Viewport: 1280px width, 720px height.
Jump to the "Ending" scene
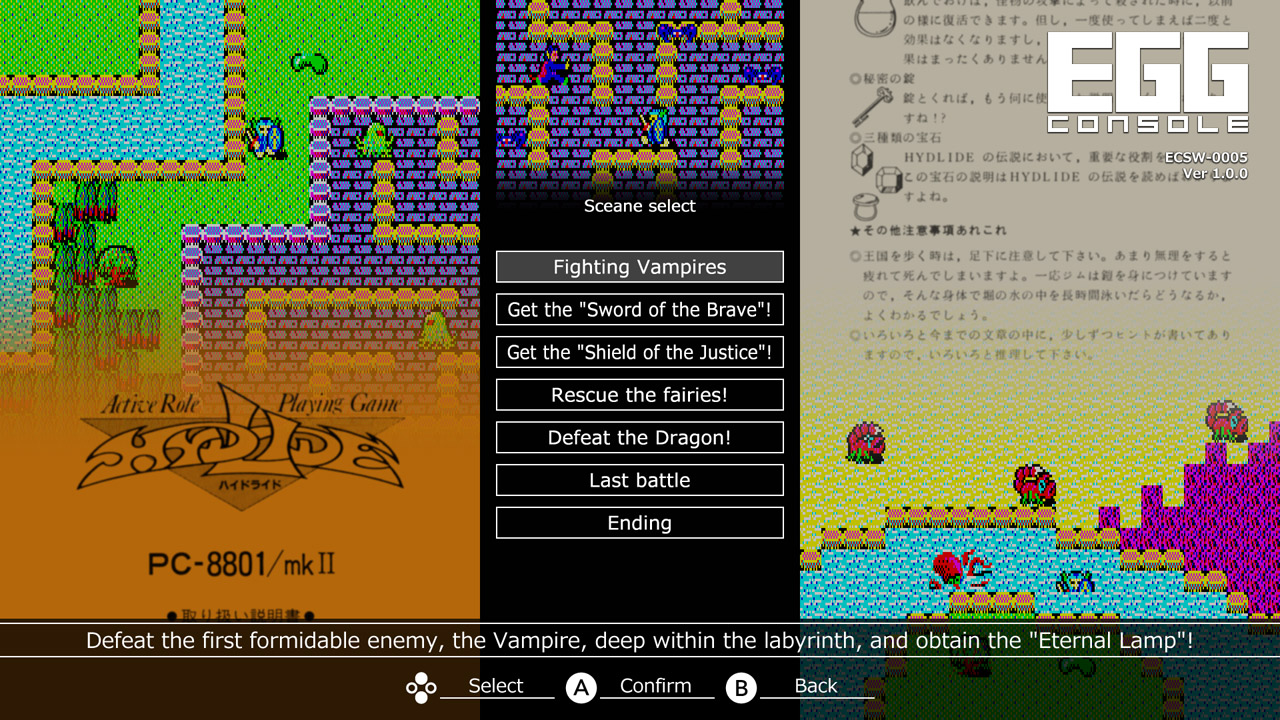point(639,522)
